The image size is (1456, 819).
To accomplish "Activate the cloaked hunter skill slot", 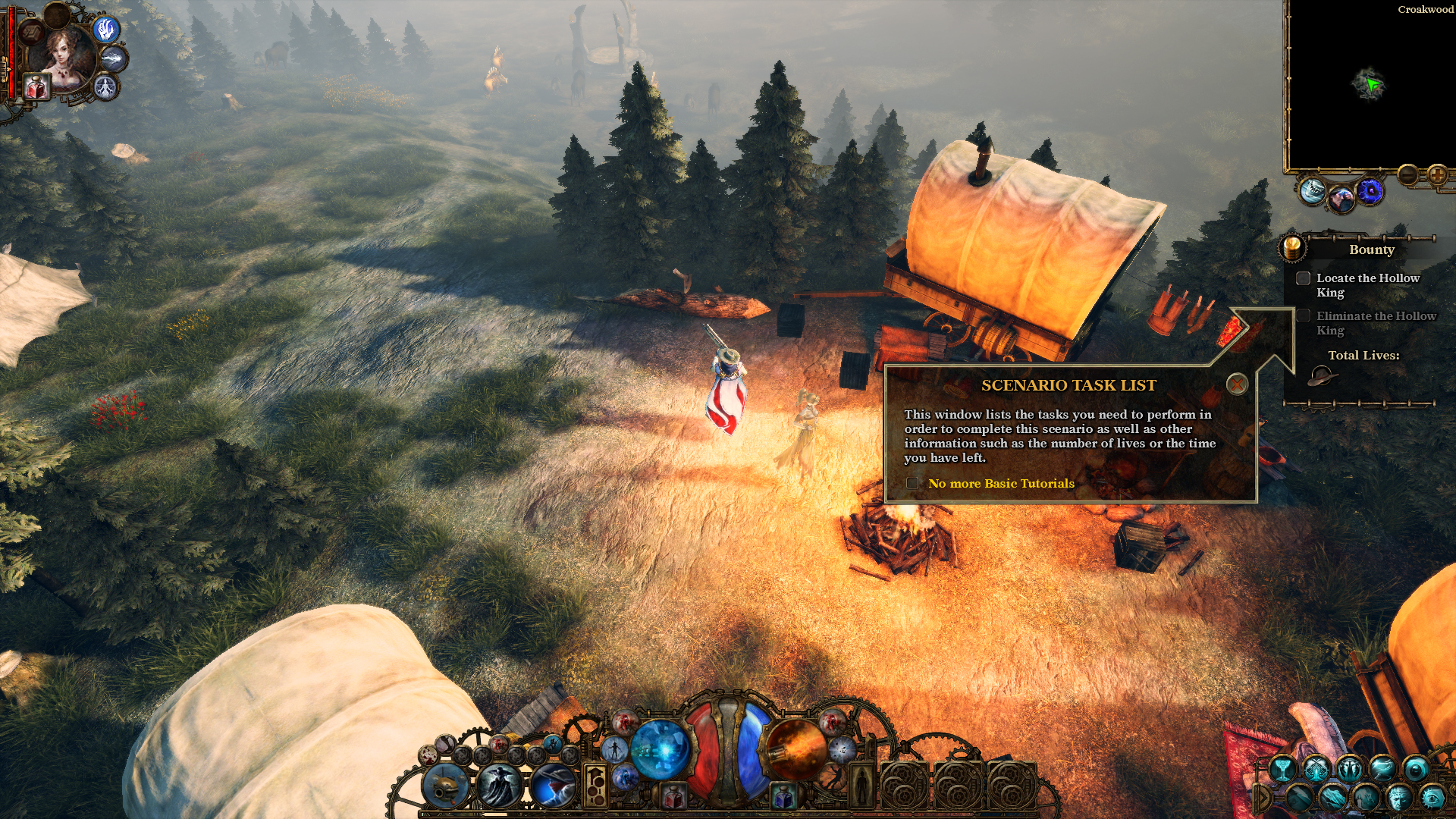I will pyautogui.click(x=500, y=786).
